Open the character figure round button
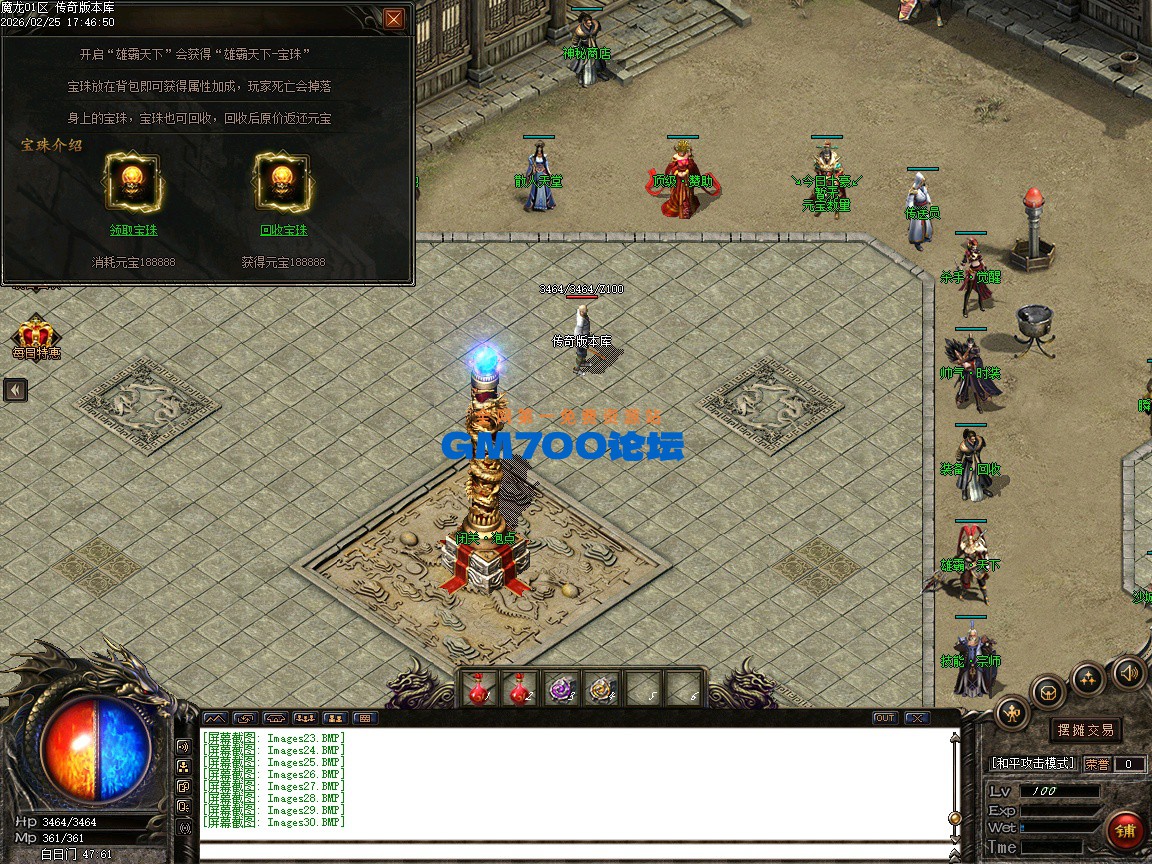Image resolution: width=1152 pixels, height=864 pixels. click(x=1013, y=713)
